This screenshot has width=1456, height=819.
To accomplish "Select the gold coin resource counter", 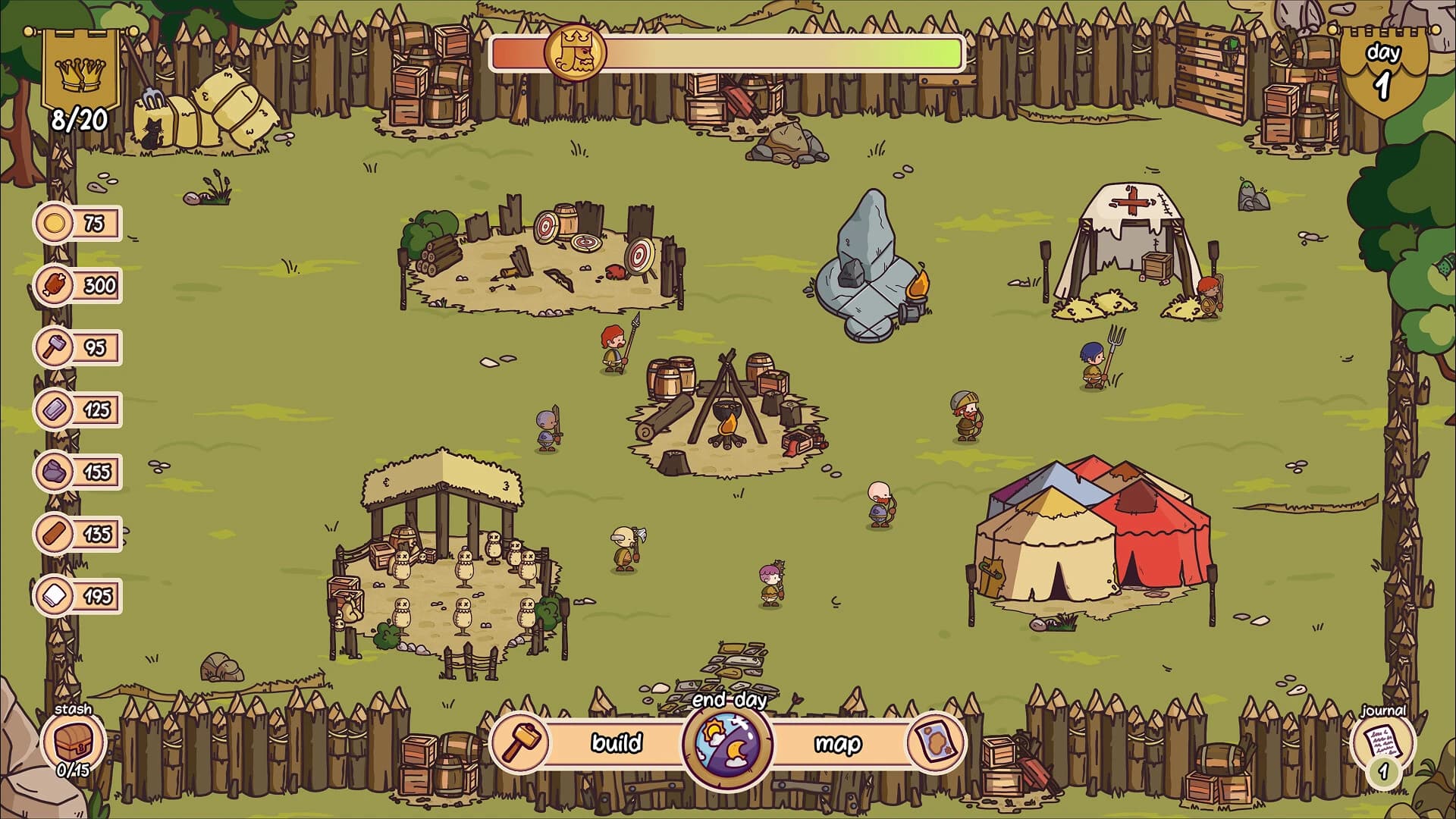I will click(53, 224).
